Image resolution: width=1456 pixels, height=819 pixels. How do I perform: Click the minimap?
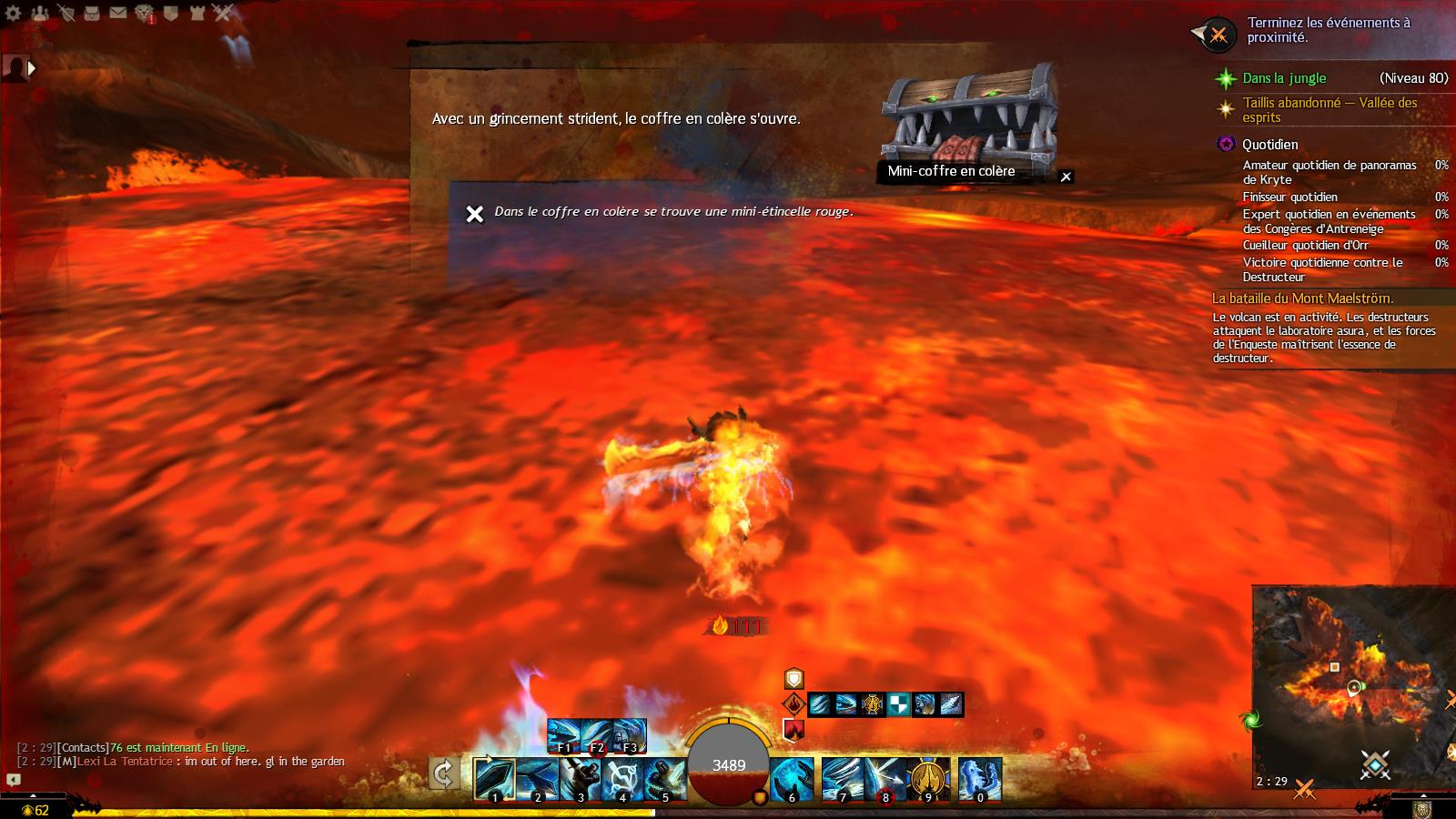point(1351,682)
